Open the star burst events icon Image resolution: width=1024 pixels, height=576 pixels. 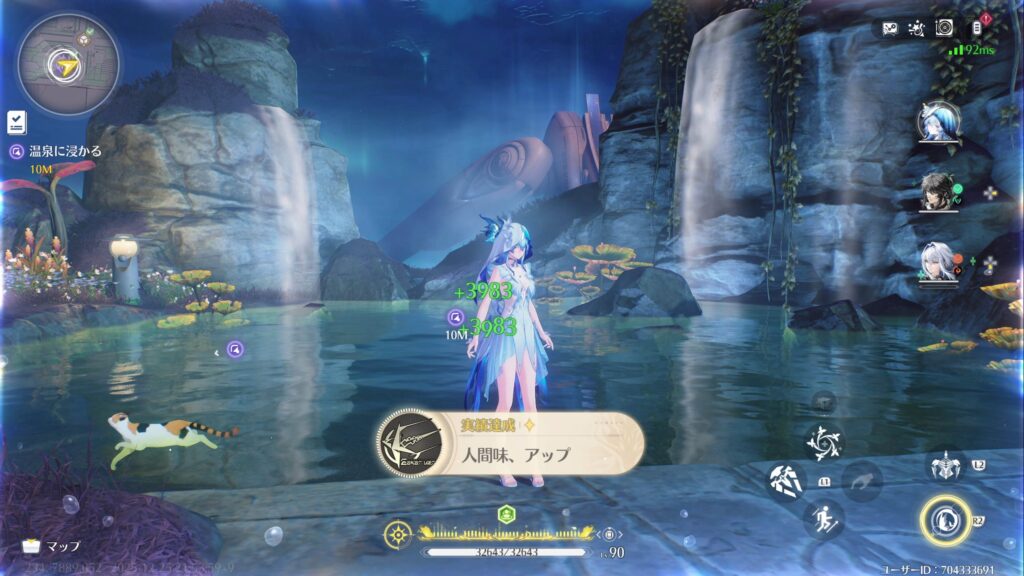click(916, 28)
